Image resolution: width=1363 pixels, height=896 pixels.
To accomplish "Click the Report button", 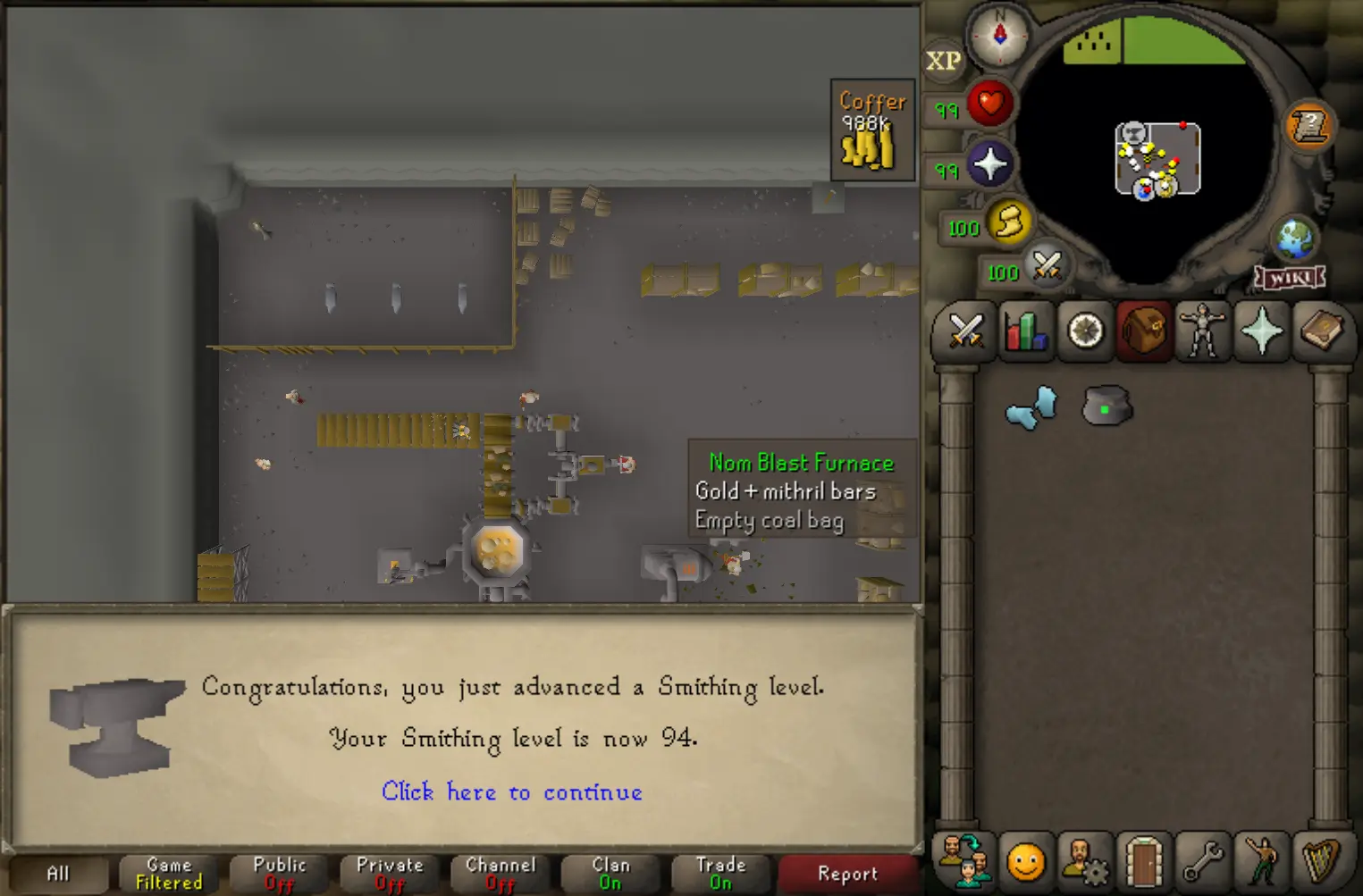I will click(x=847, y=874).
